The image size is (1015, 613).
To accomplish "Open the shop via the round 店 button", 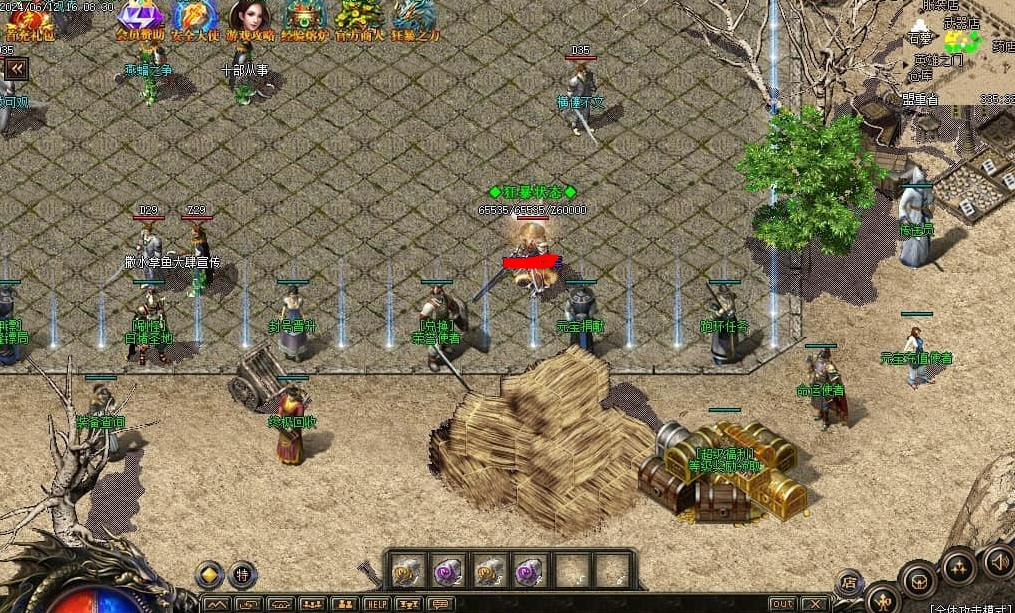I will [x=849, y=581].
